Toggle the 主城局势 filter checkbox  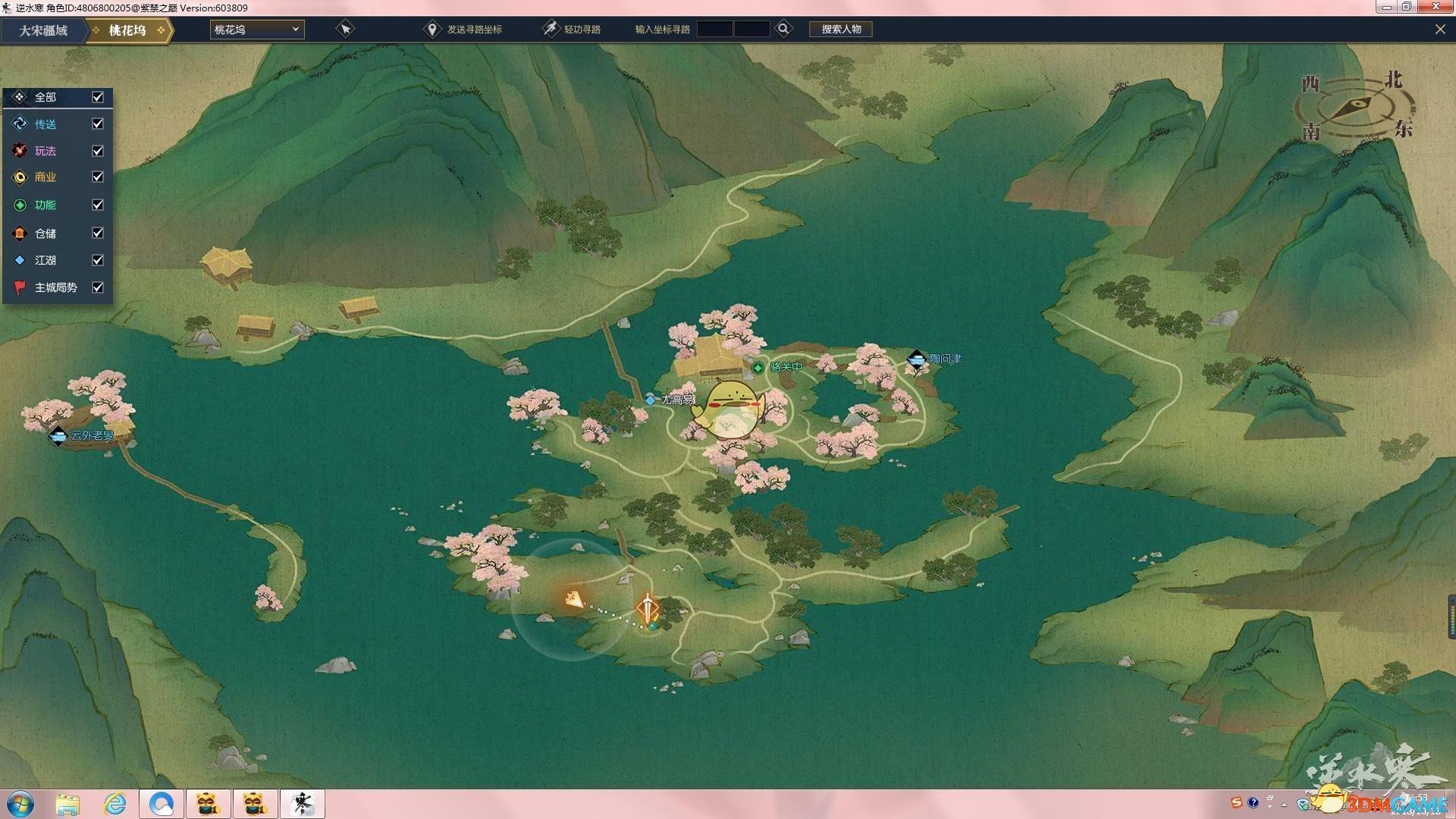98,287
